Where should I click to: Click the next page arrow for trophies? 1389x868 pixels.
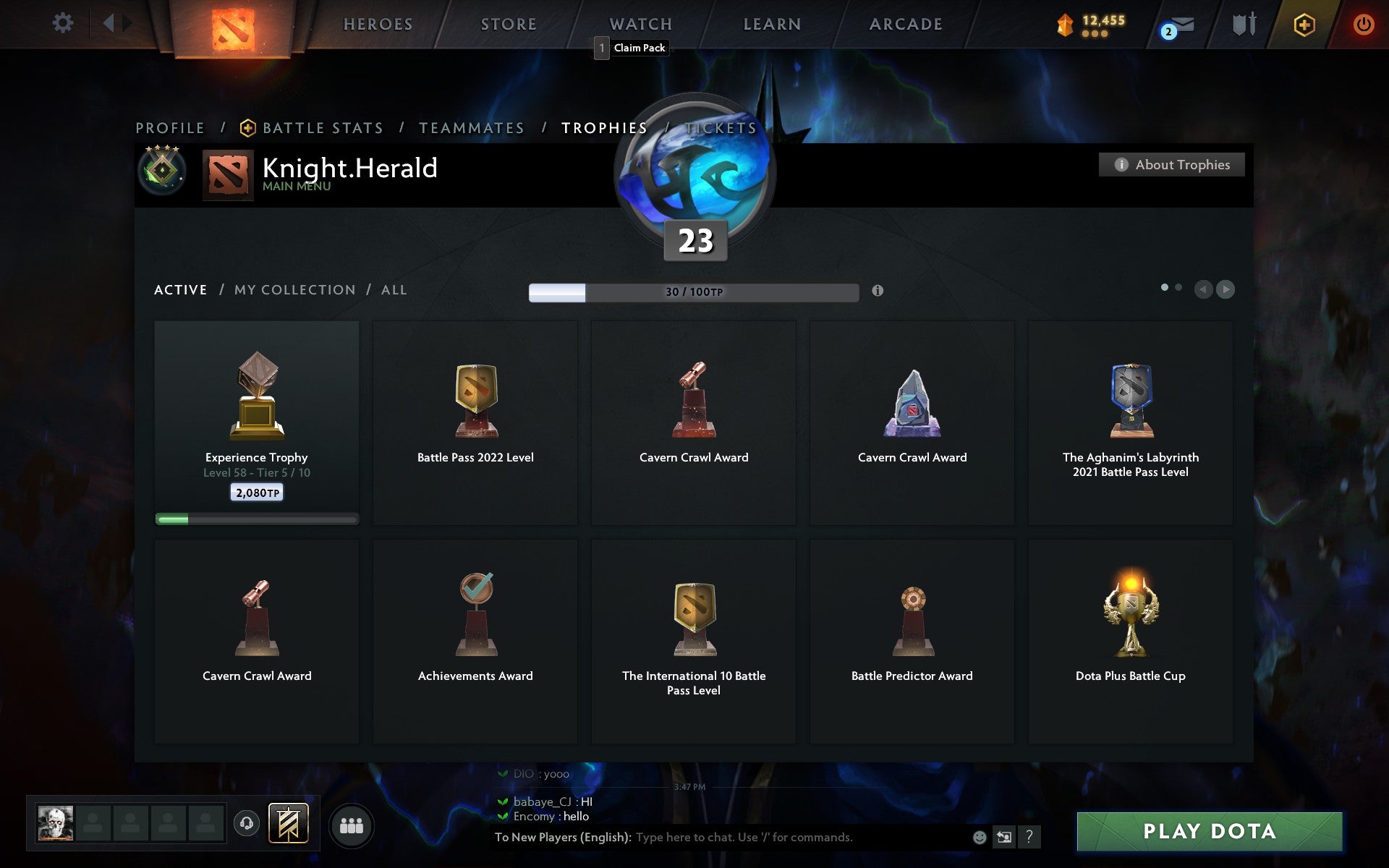pyautogui.click(x=1226, y=289)
